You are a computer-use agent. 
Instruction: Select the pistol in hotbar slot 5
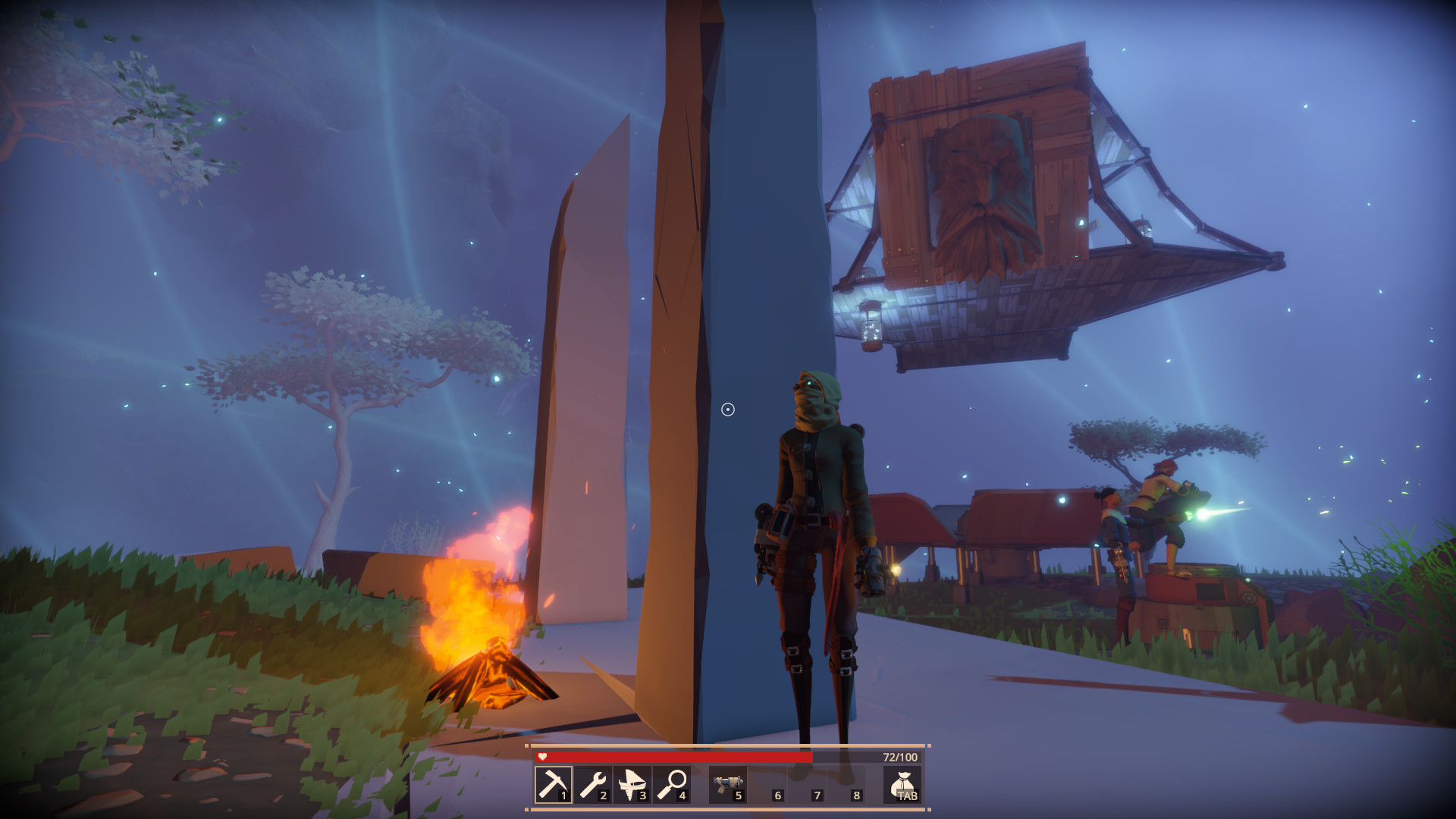coord(728,784)
